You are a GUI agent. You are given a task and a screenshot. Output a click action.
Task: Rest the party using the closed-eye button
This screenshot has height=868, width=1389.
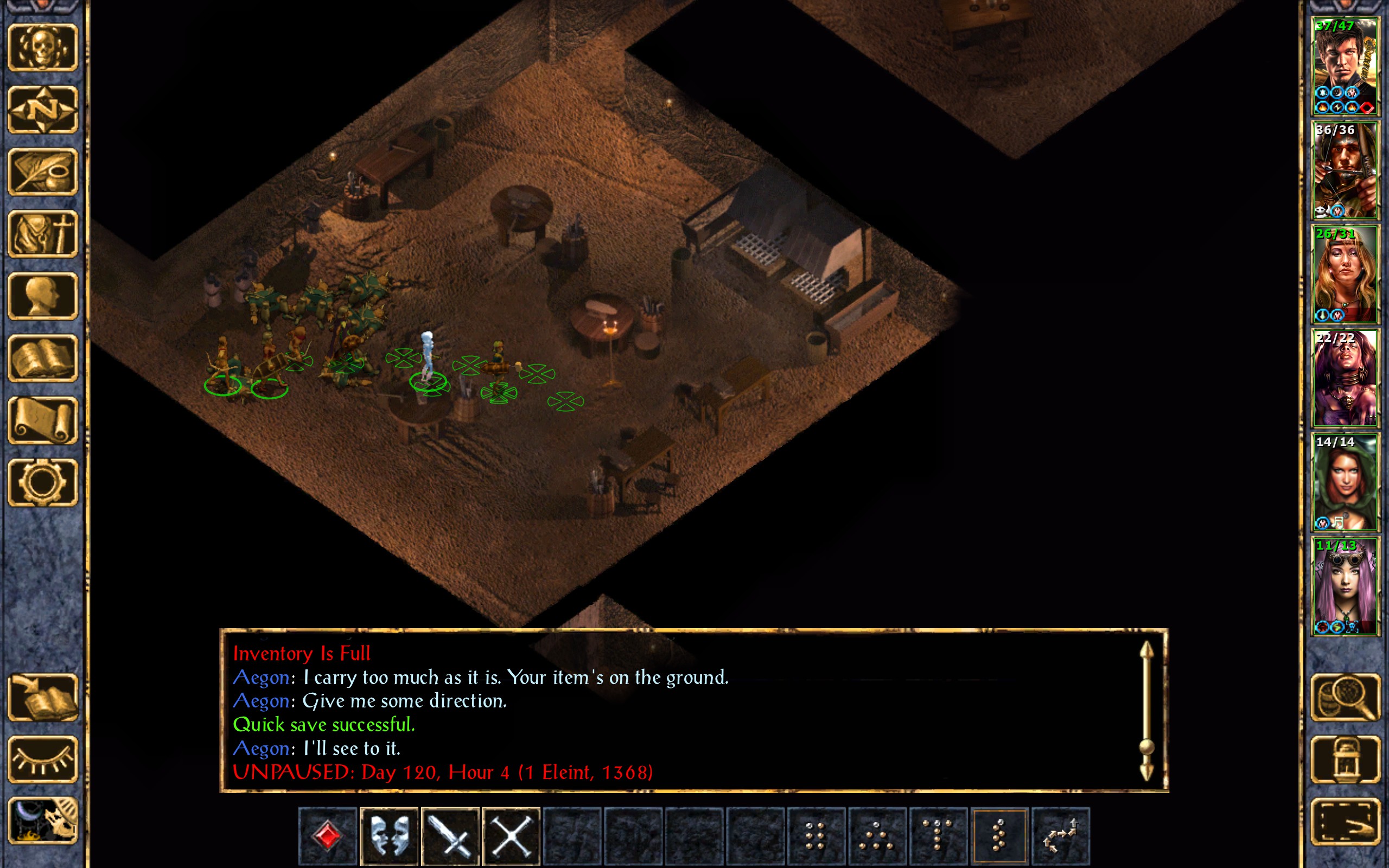tap(42, 759)
